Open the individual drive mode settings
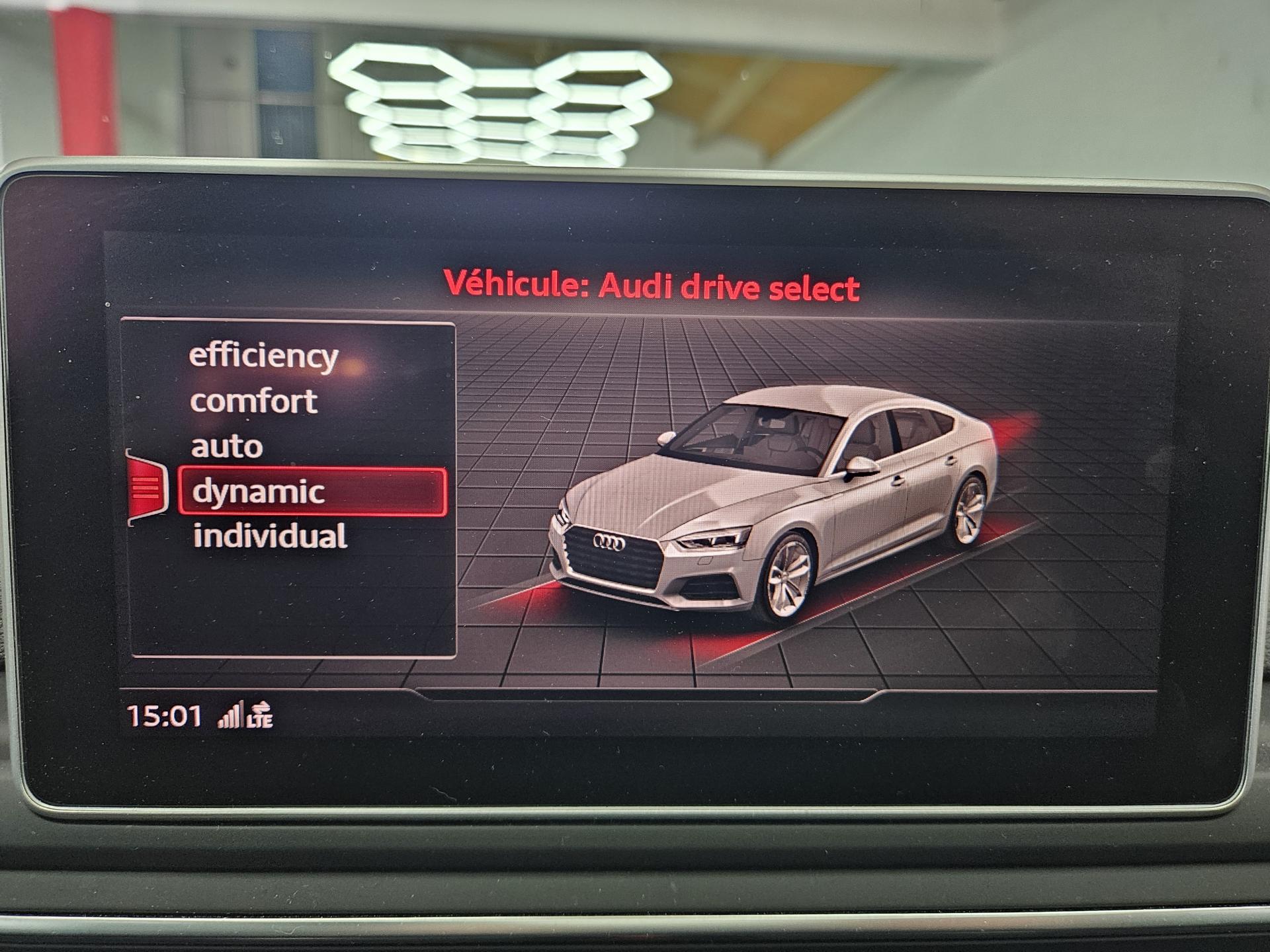This screenshot has height=952, width=1270. pos(270,536)
